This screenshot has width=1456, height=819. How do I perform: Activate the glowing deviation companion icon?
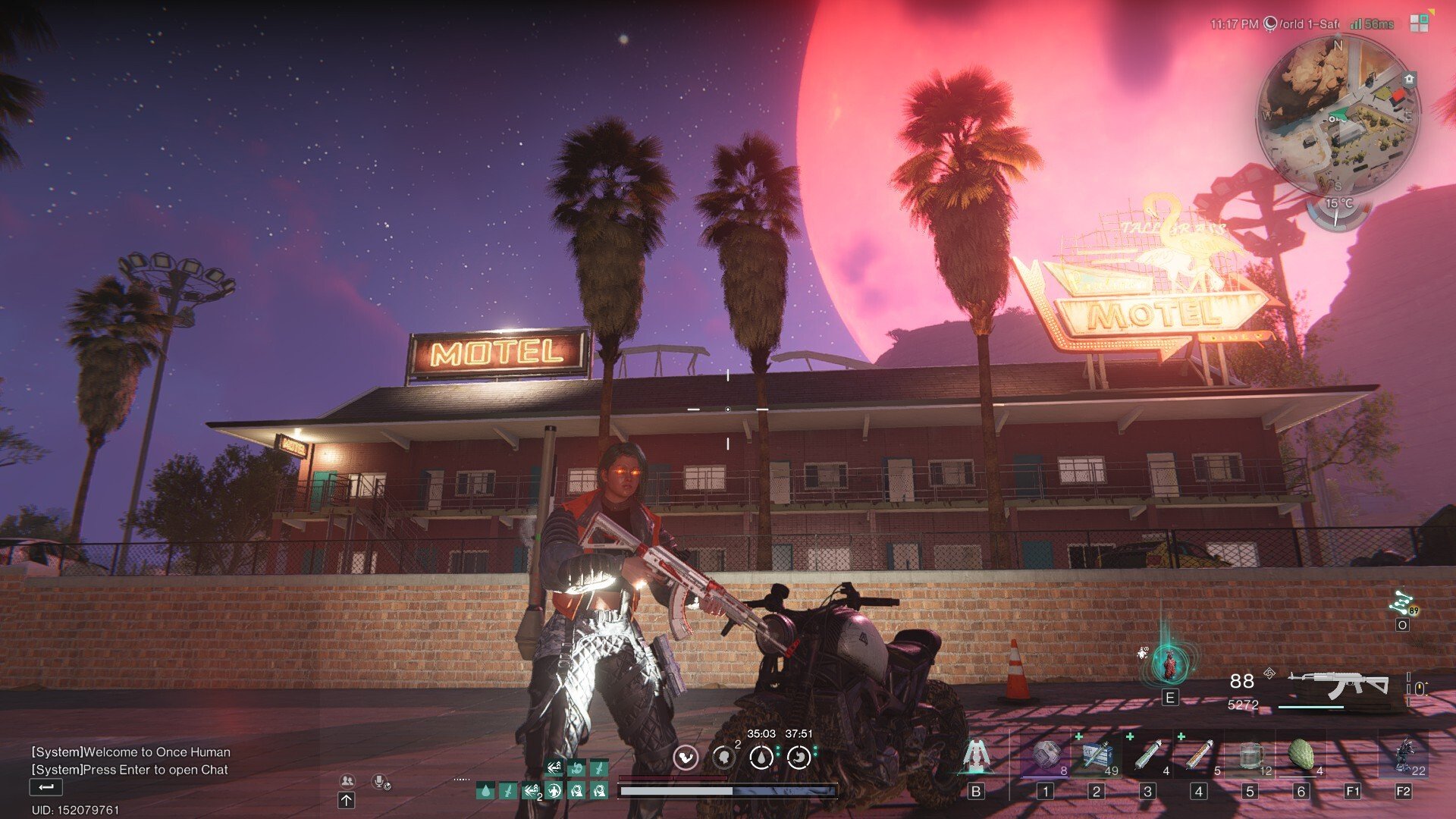1170,663
